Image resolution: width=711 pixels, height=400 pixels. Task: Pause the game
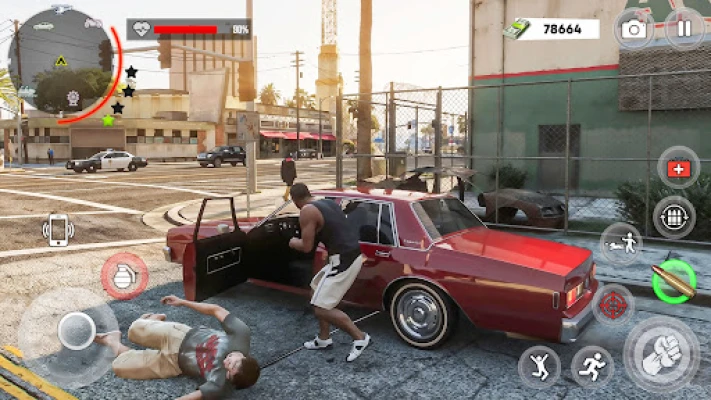coord(685,28)
